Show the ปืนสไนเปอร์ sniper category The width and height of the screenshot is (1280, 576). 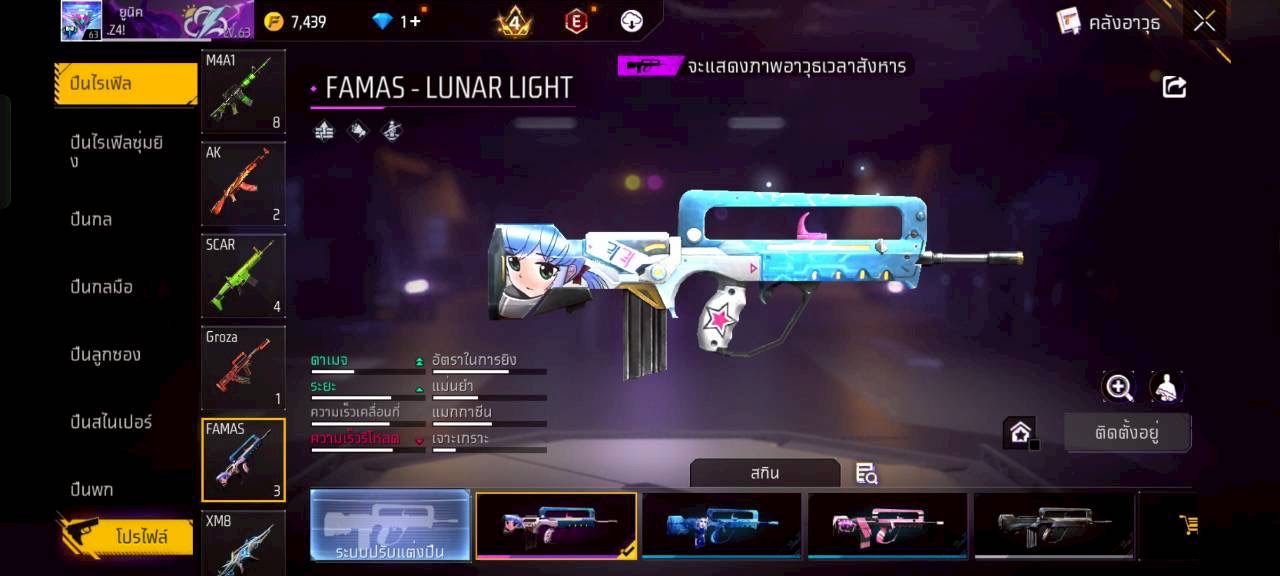(111, 422)
